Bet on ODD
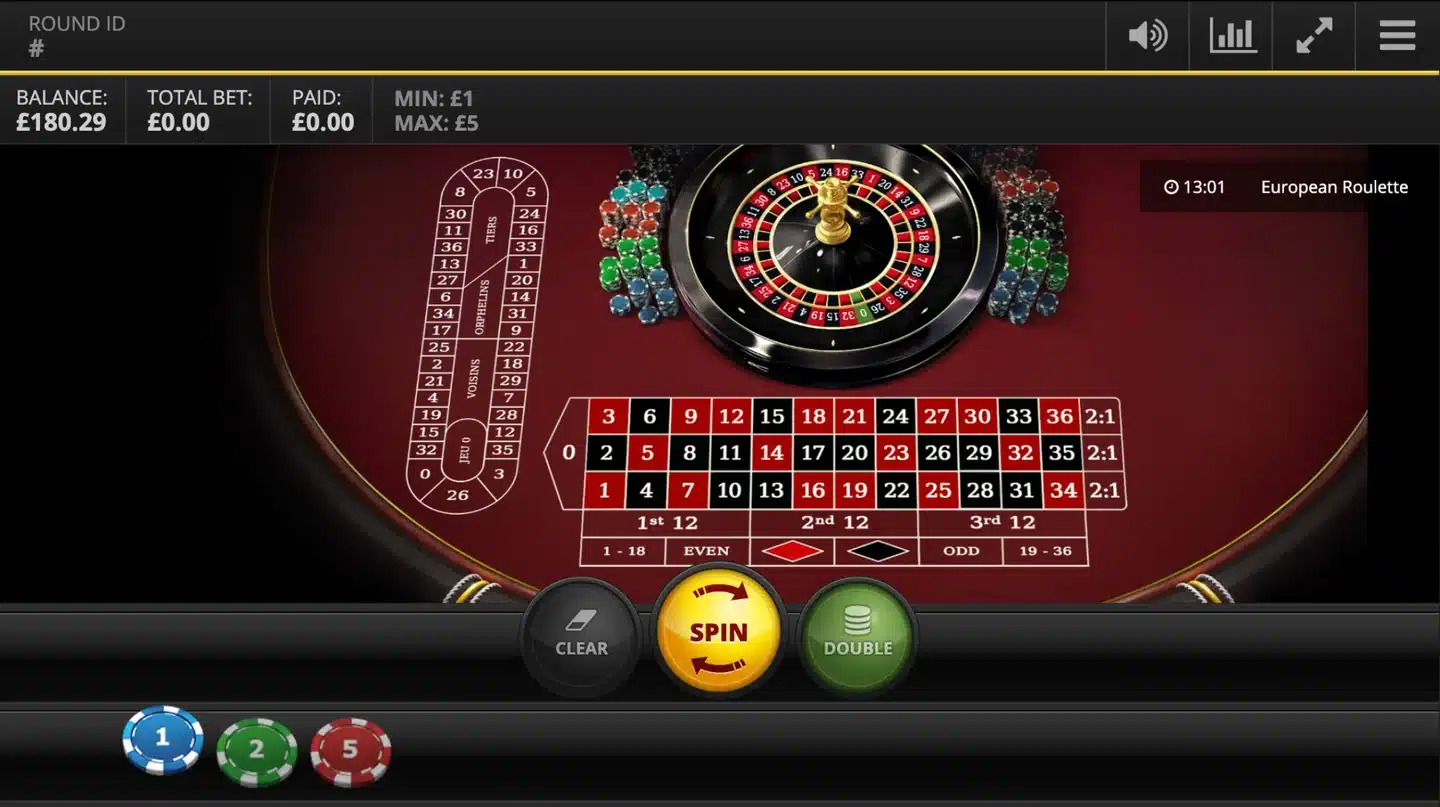1440x807 pixels. point(960,551)
